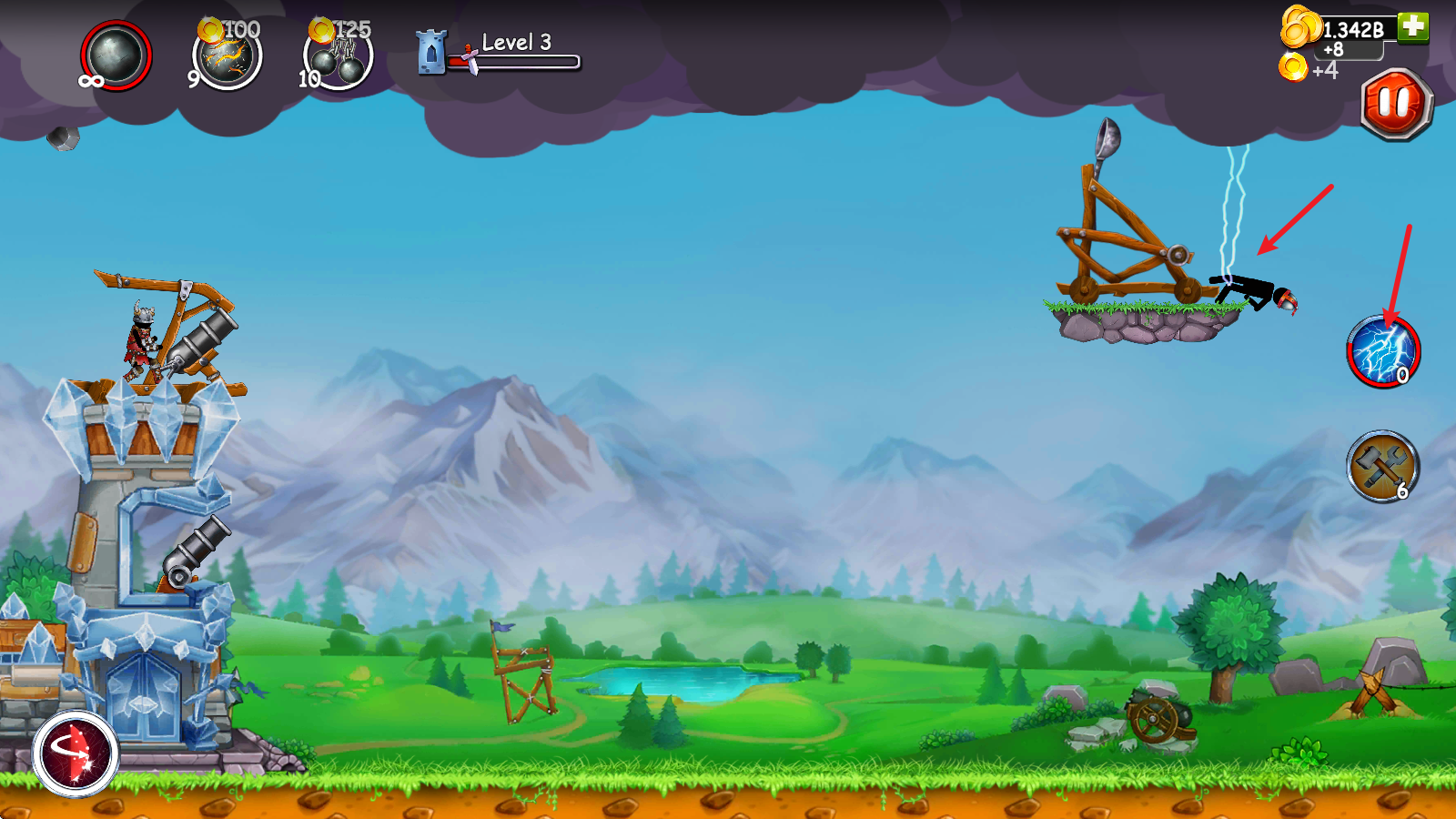The width and height of the screenshot is (1456, 819).
Task: Trigger the red crystal special ability
Action: (x=76, y=753)
